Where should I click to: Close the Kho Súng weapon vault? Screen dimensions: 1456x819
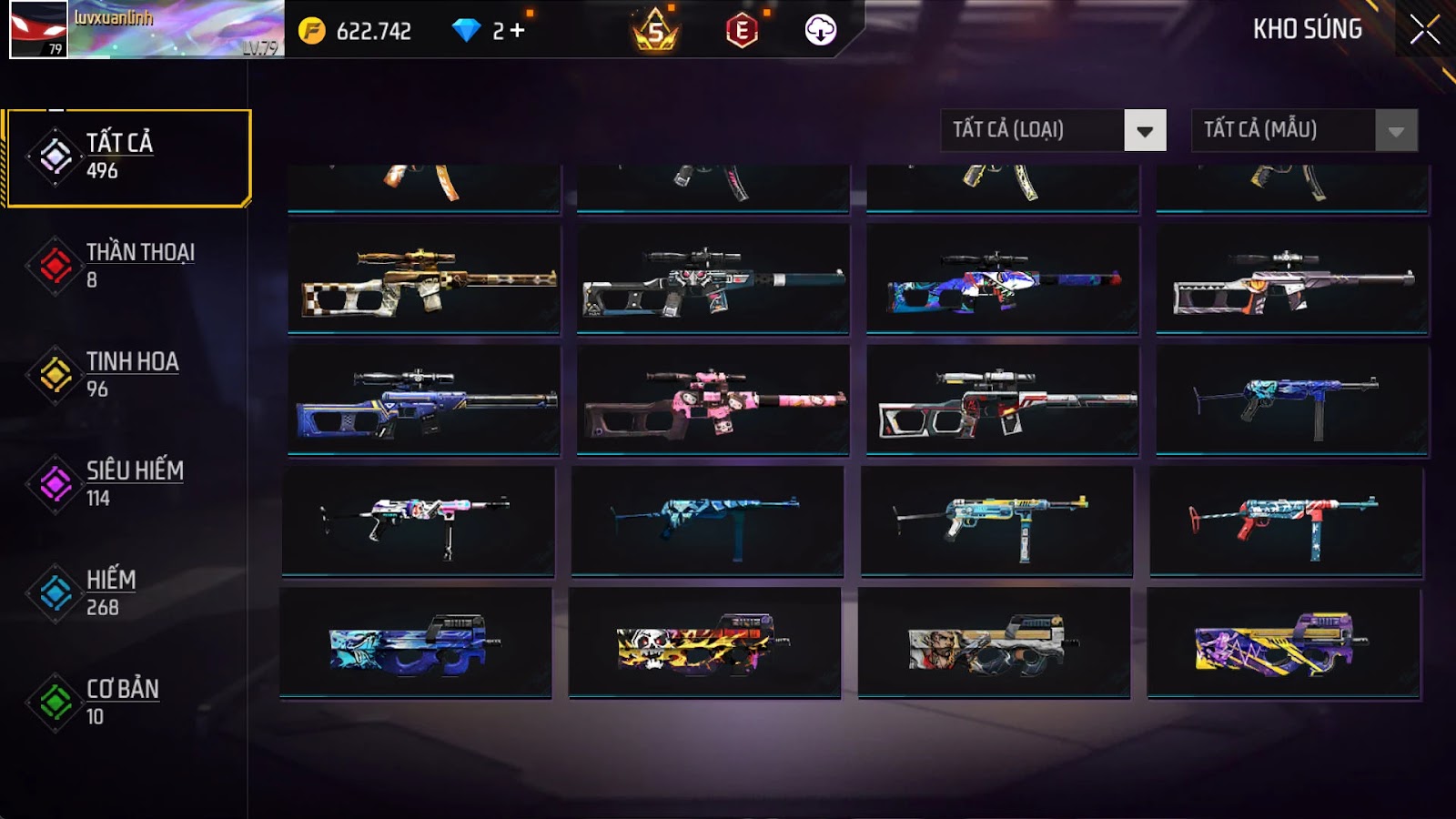coord(1424,30)
